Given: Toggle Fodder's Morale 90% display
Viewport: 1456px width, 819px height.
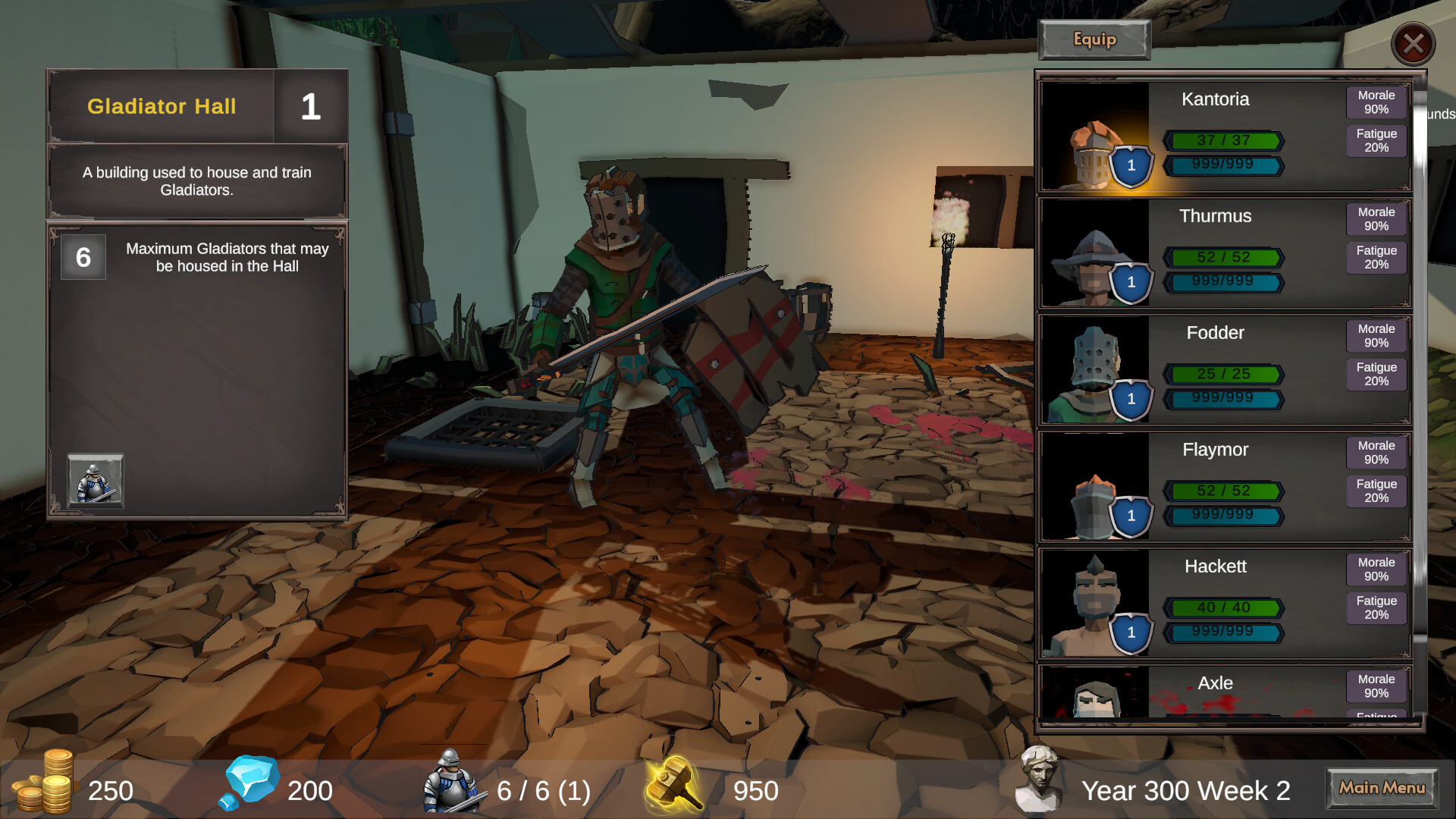Looking at the screenshot, I should 1376,335.
